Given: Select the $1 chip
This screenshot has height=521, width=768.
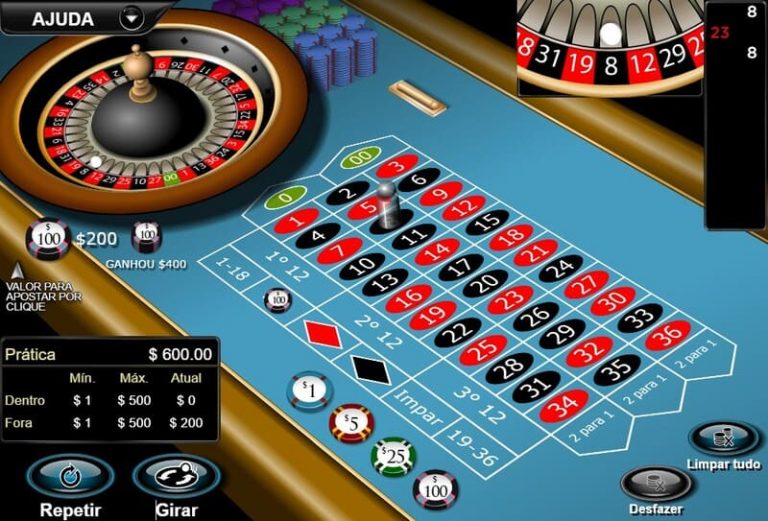Looking at the screenshot, I should (309, 390).
